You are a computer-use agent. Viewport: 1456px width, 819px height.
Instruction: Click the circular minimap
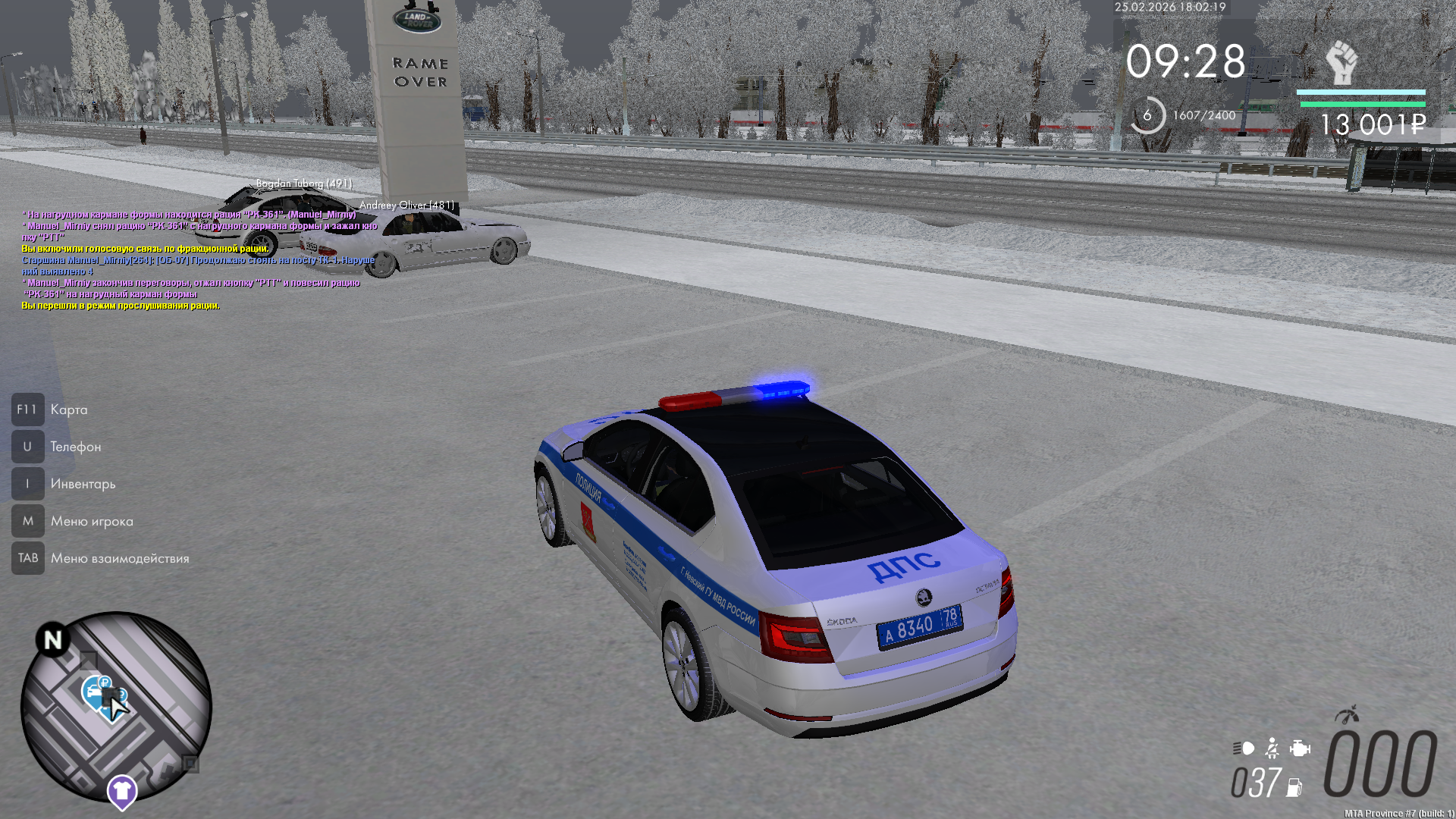pyautogui.click(x=116, y=707)
